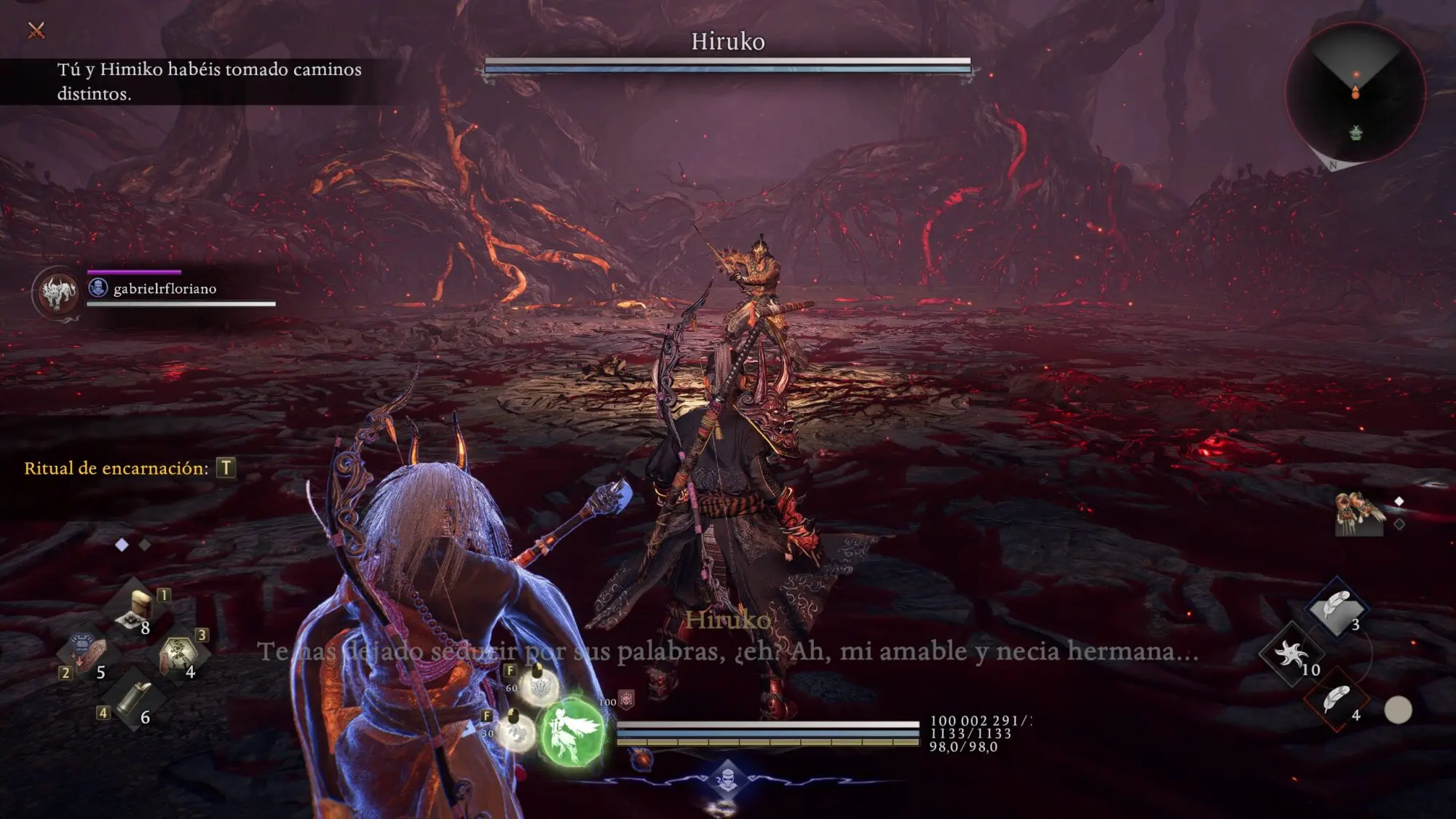Viewport: 1456px width, 819px height.
Task: Select gabrielrfloriano's beast portrait
Action: click(x=58, y=293)
